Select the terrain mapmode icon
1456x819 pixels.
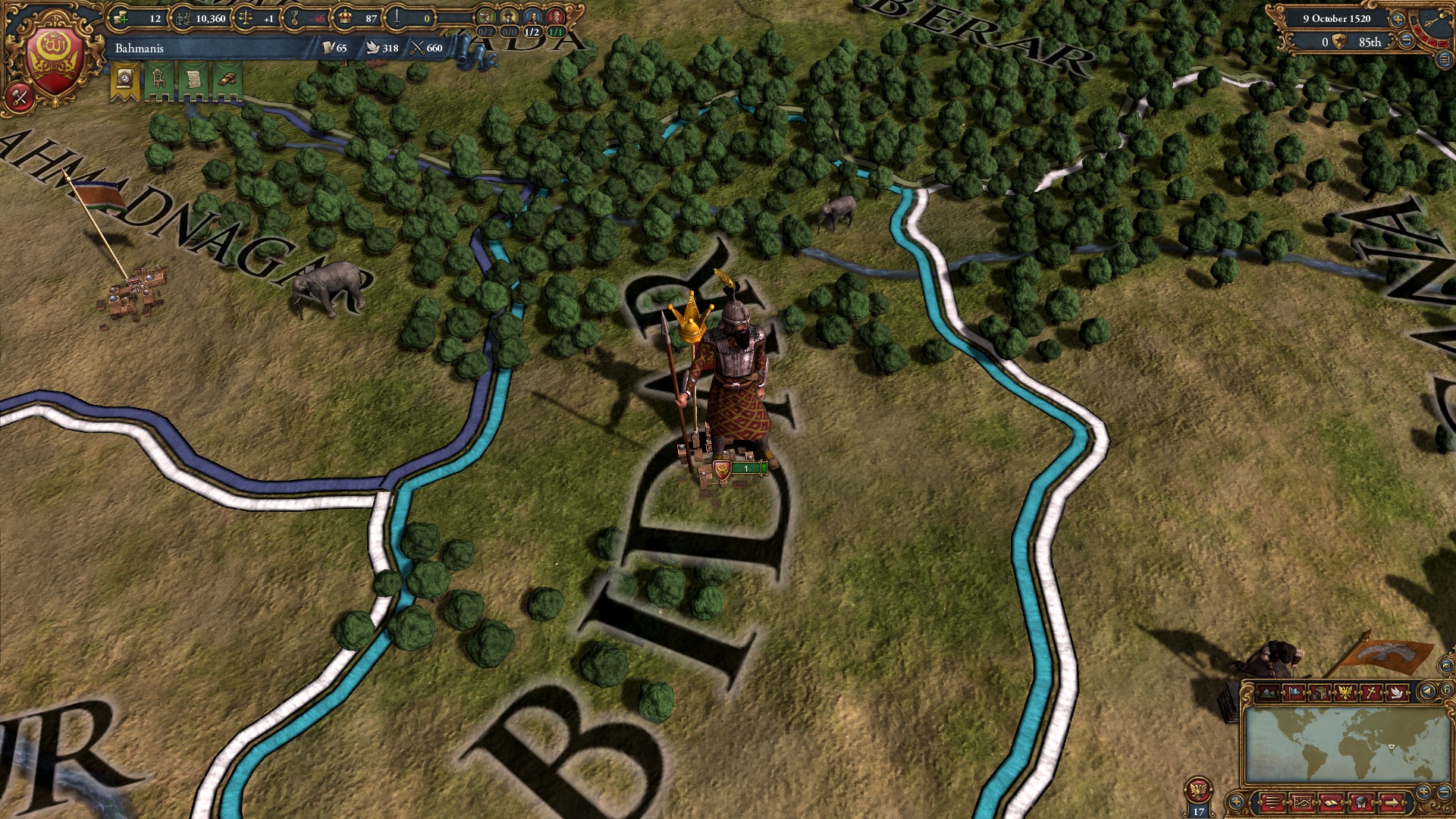[x=1267, y=693]
